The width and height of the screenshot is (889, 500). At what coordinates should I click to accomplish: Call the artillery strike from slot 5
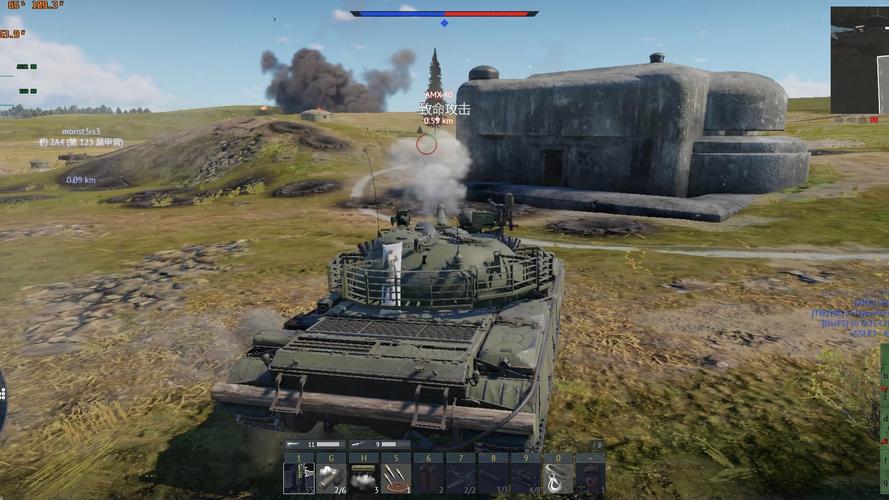[396, 474]
